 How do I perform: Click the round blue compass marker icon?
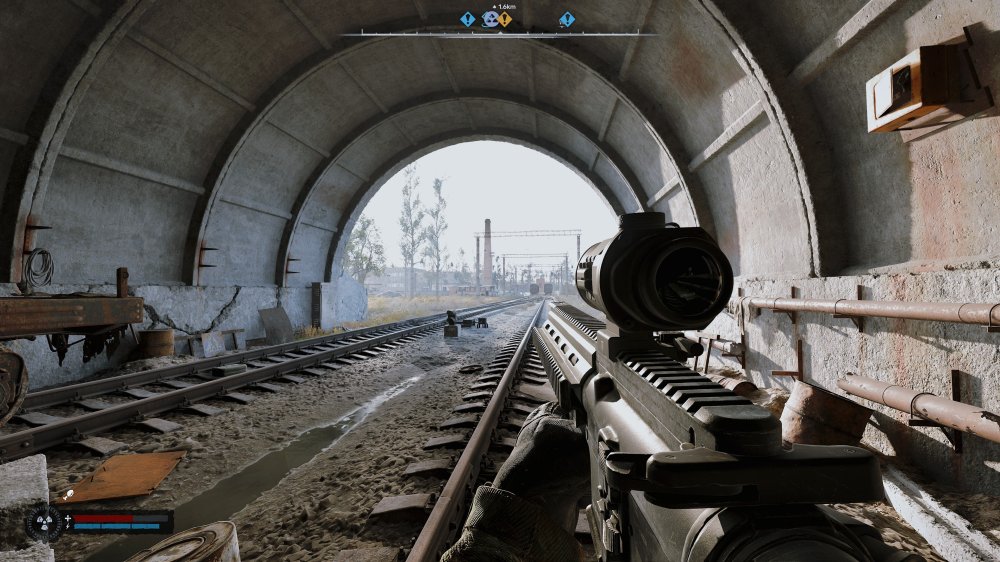point(490,19)
